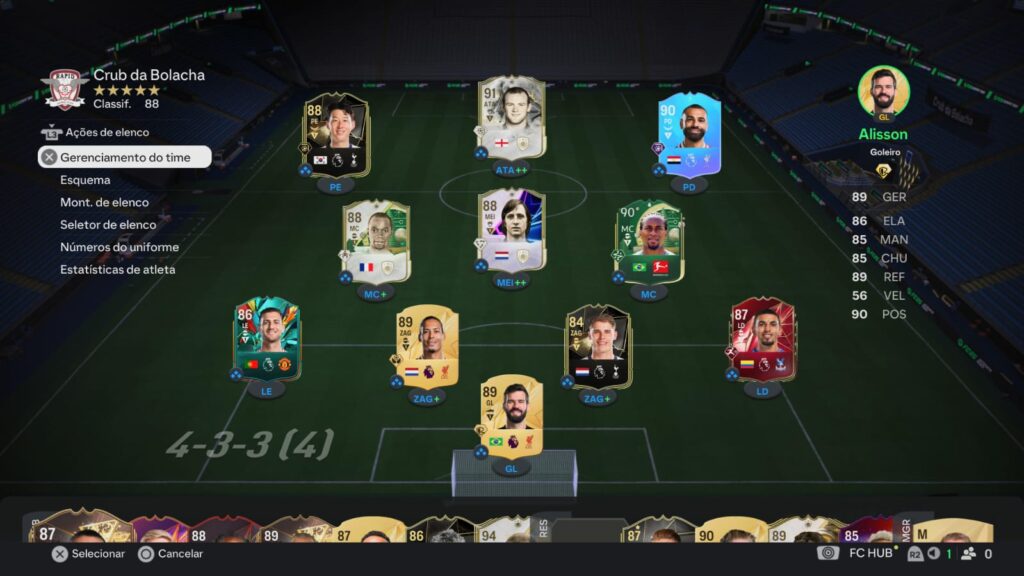Image resolution: width=1024 pixels, height=576 pixels.
Task: Open Estatísticas de atleta entry
Action: (x=117, y=269)
